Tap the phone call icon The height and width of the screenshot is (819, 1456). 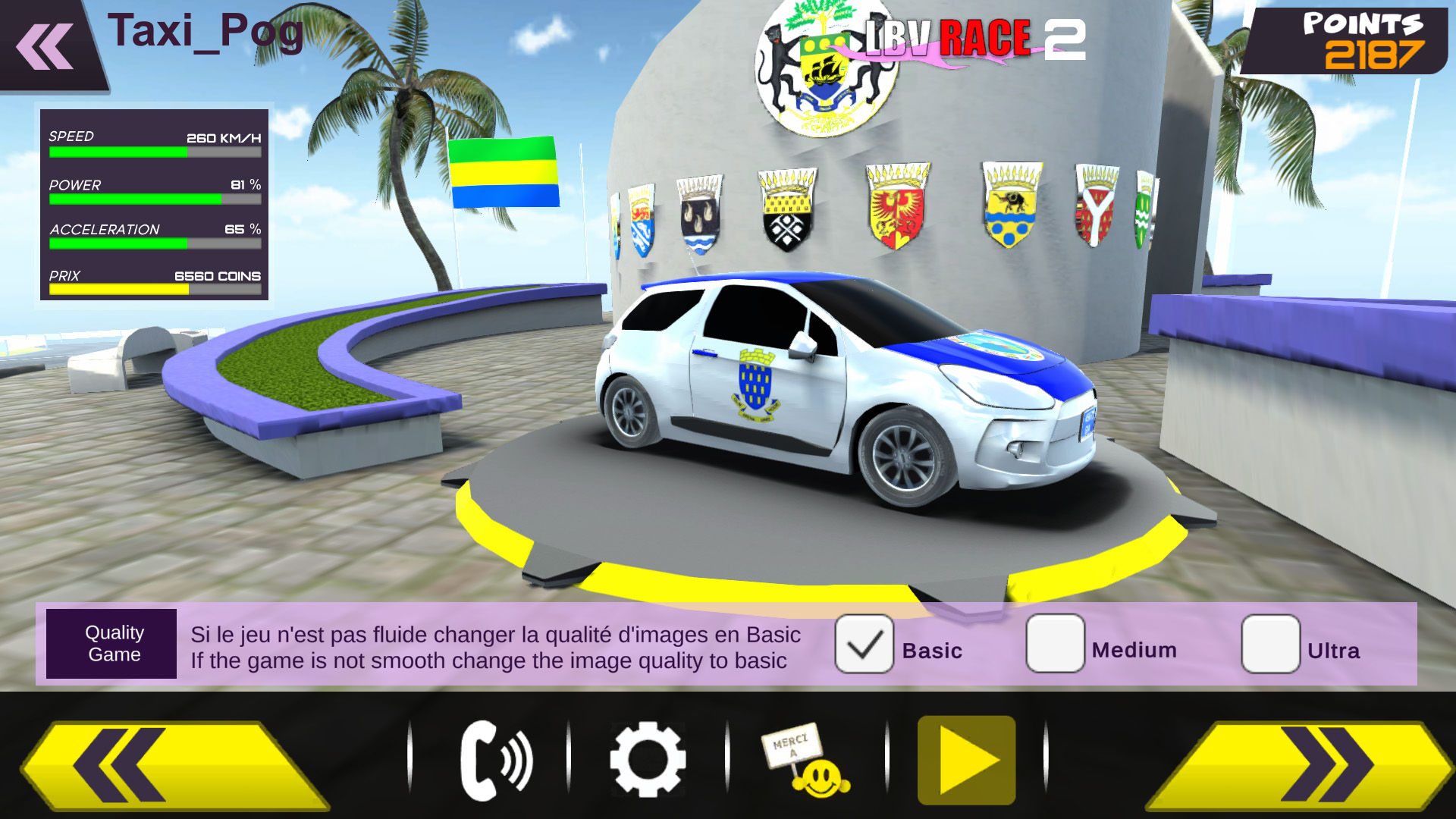click(496, 761)
